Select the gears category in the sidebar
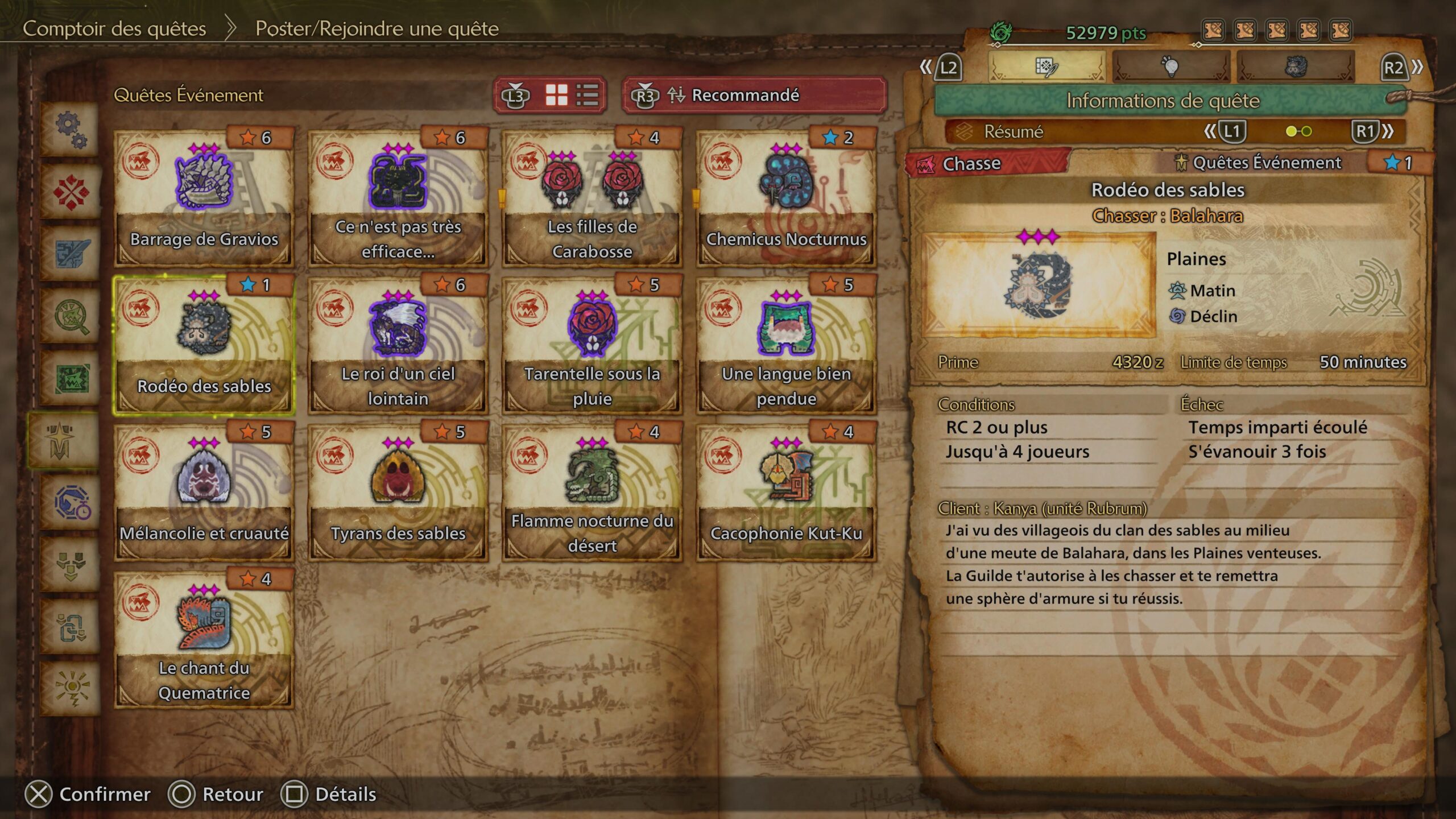 (71, 130)
